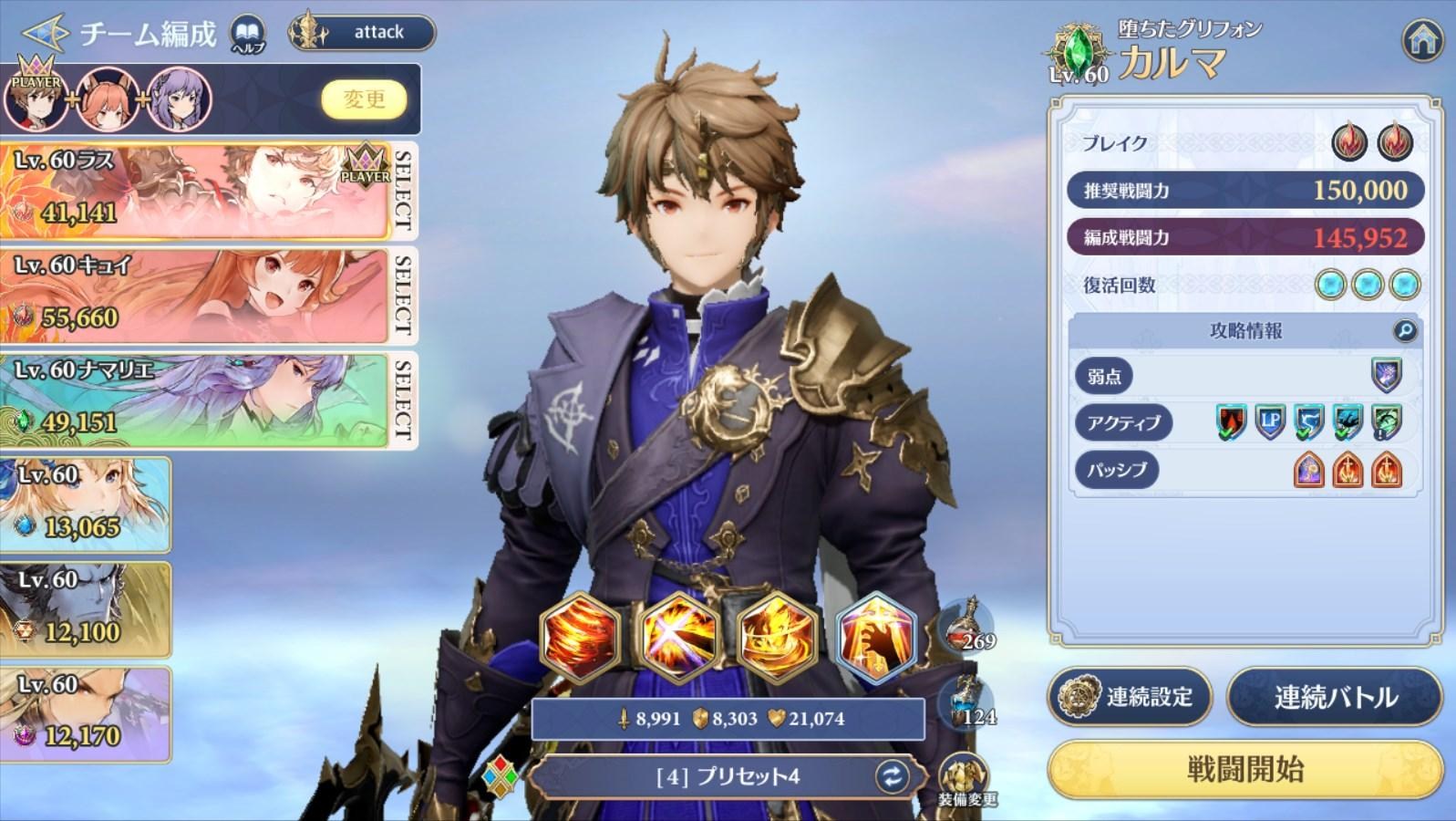Start the battle with 戦闘開始
This screenshot has width=1456, height=821.
(x=1244, y=769)
